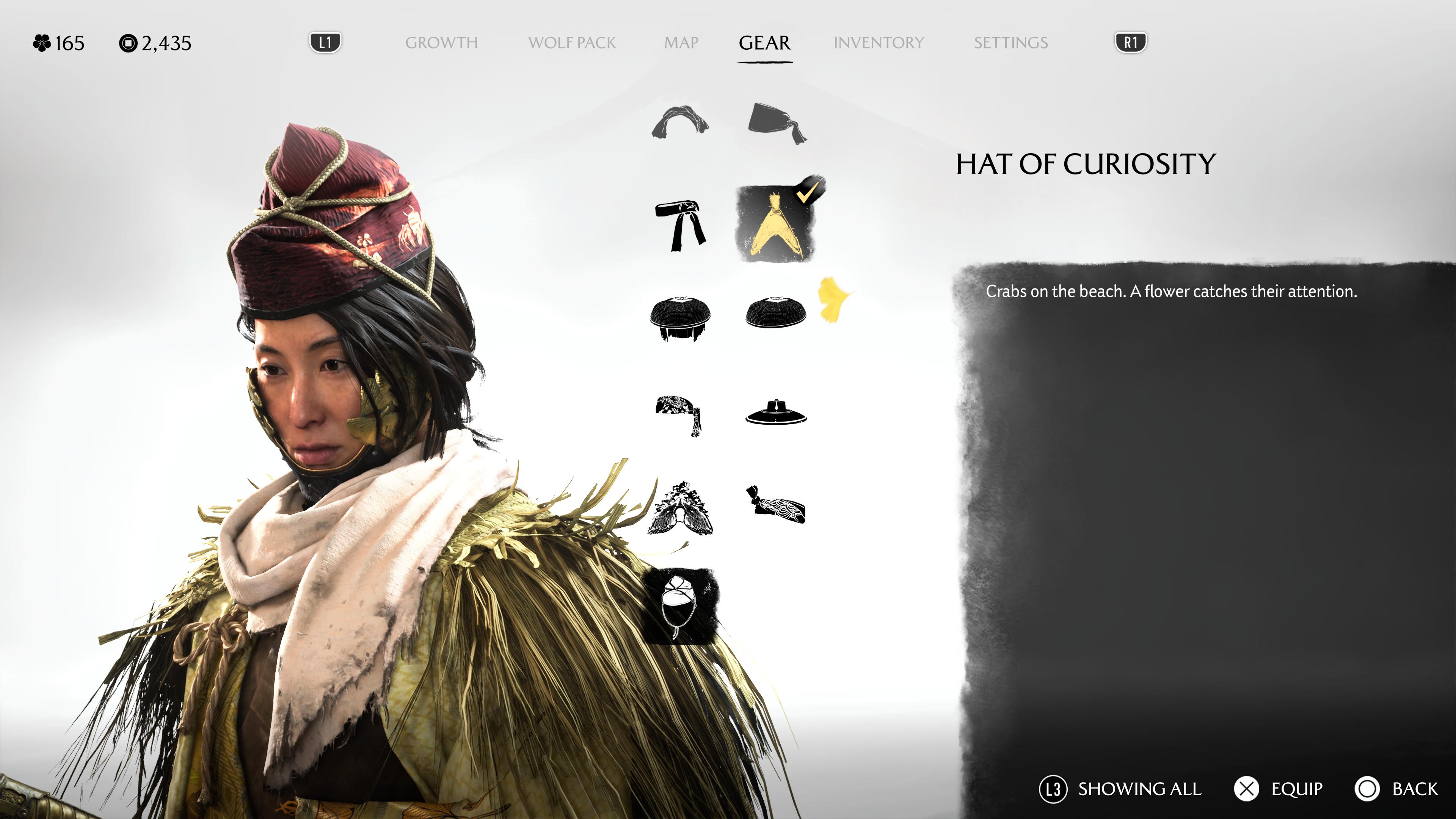The image size is (1456, 819).
Task: Switch to the Growth tab
Action: point(441,43)
